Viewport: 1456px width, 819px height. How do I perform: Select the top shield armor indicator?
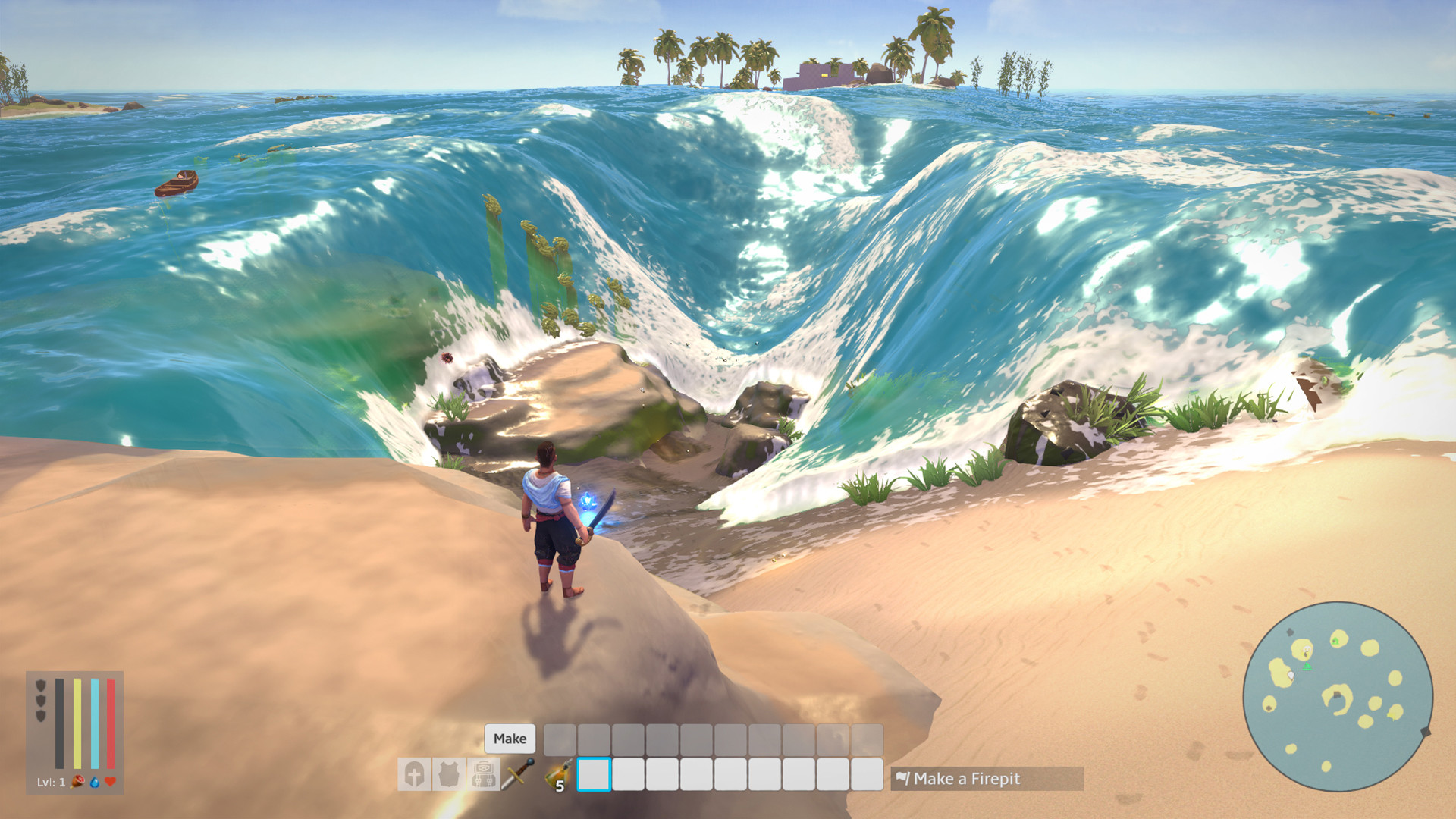pyautogui.click(x=40, y=685)
